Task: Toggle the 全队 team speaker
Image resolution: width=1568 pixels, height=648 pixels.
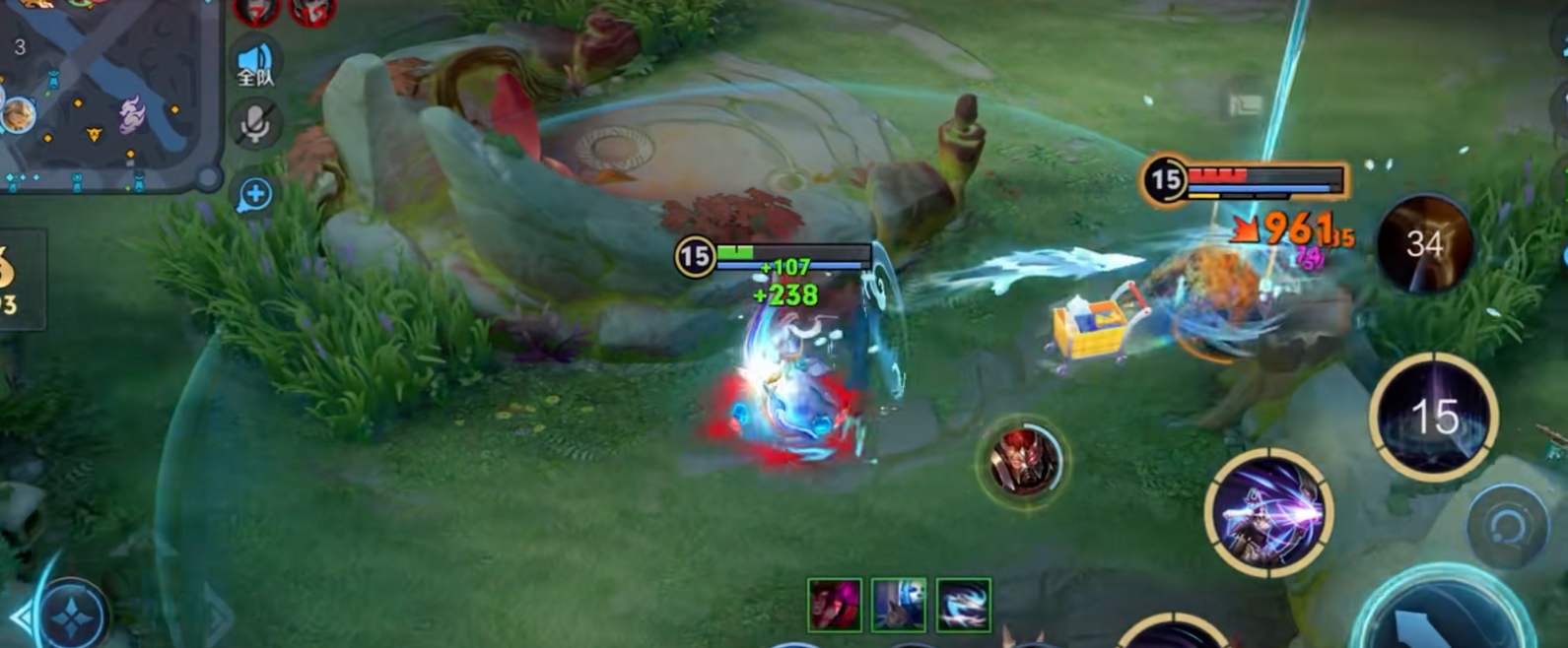Action: (255, 64)
